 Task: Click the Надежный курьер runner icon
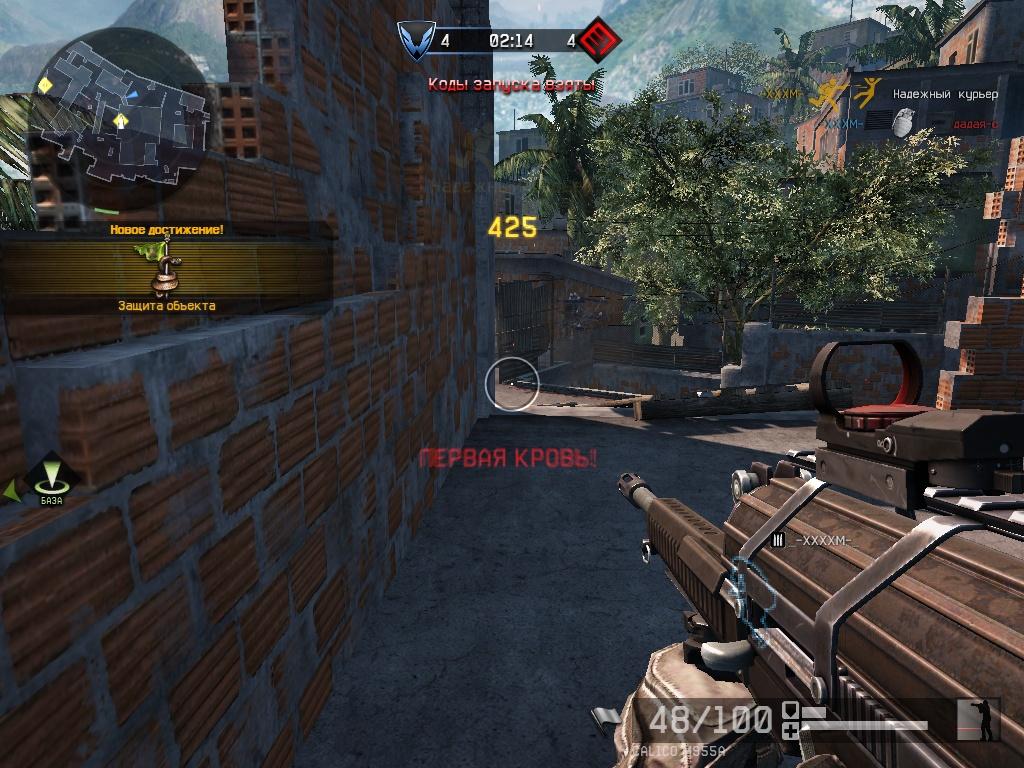tap(866, 93)
